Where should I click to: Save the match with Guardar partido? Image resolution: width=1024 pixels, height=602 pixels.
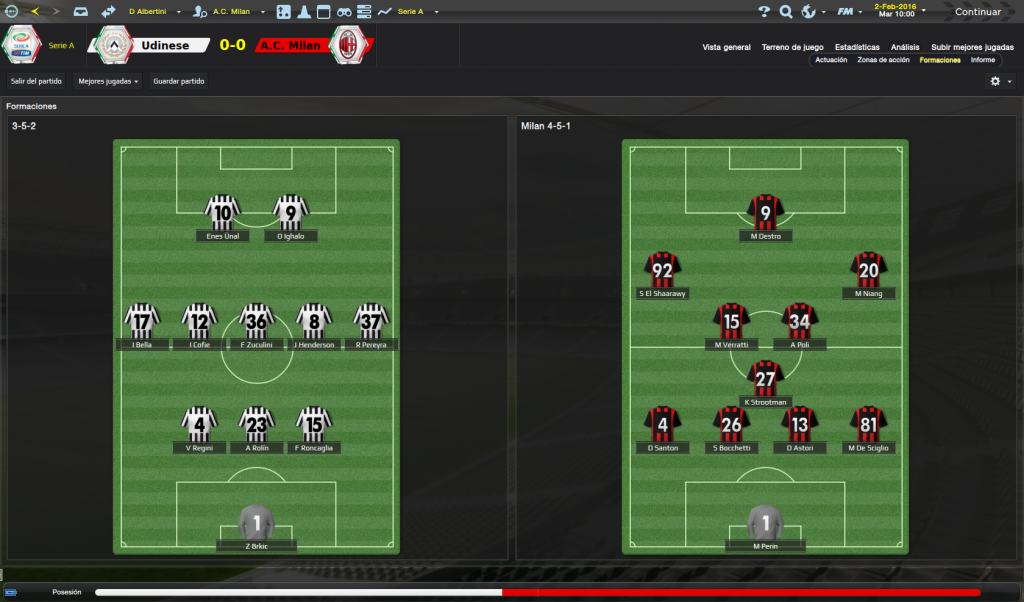[179, 81]
